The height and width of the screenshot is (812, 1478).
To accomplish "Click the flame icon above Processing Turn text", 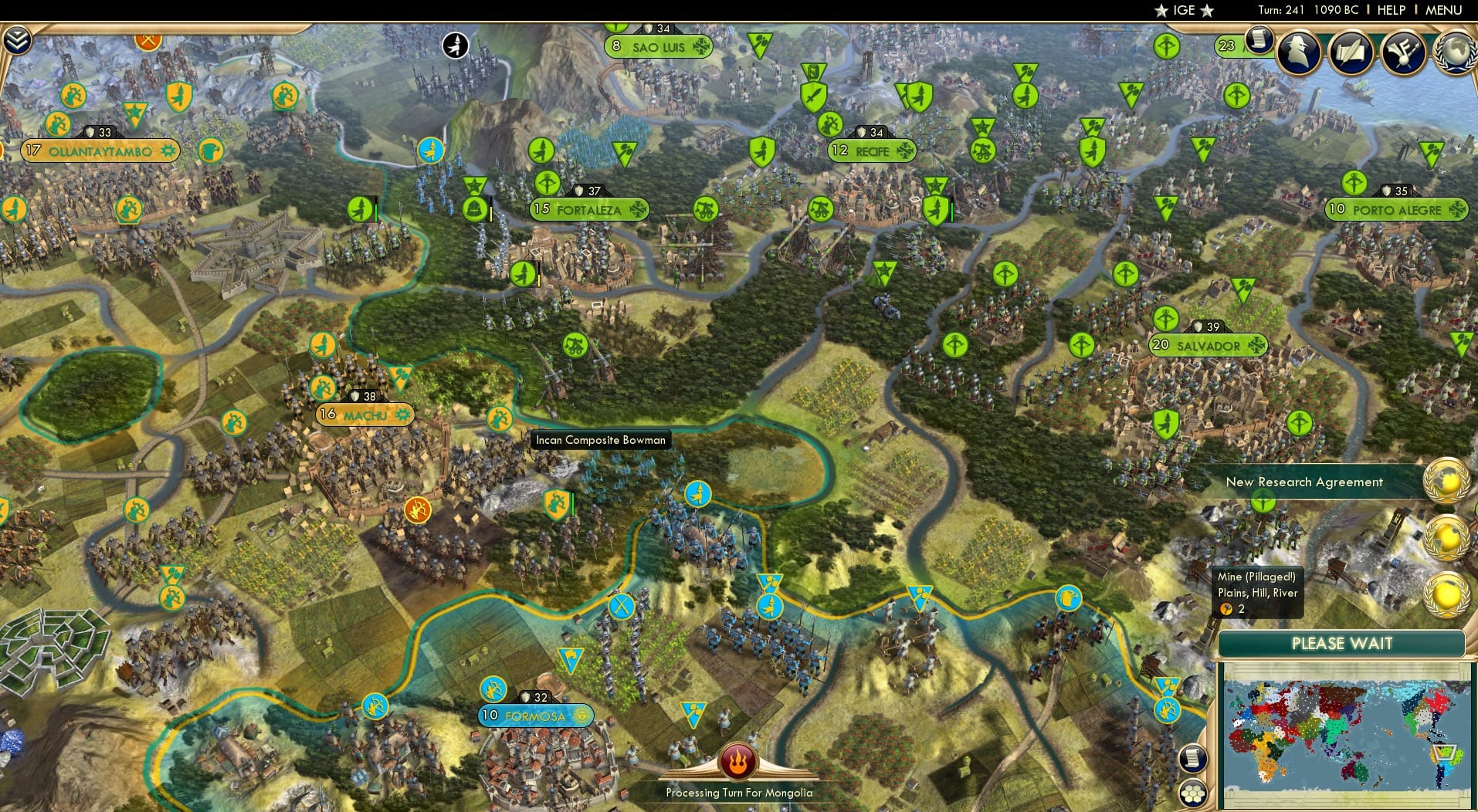I will point(737,760).
